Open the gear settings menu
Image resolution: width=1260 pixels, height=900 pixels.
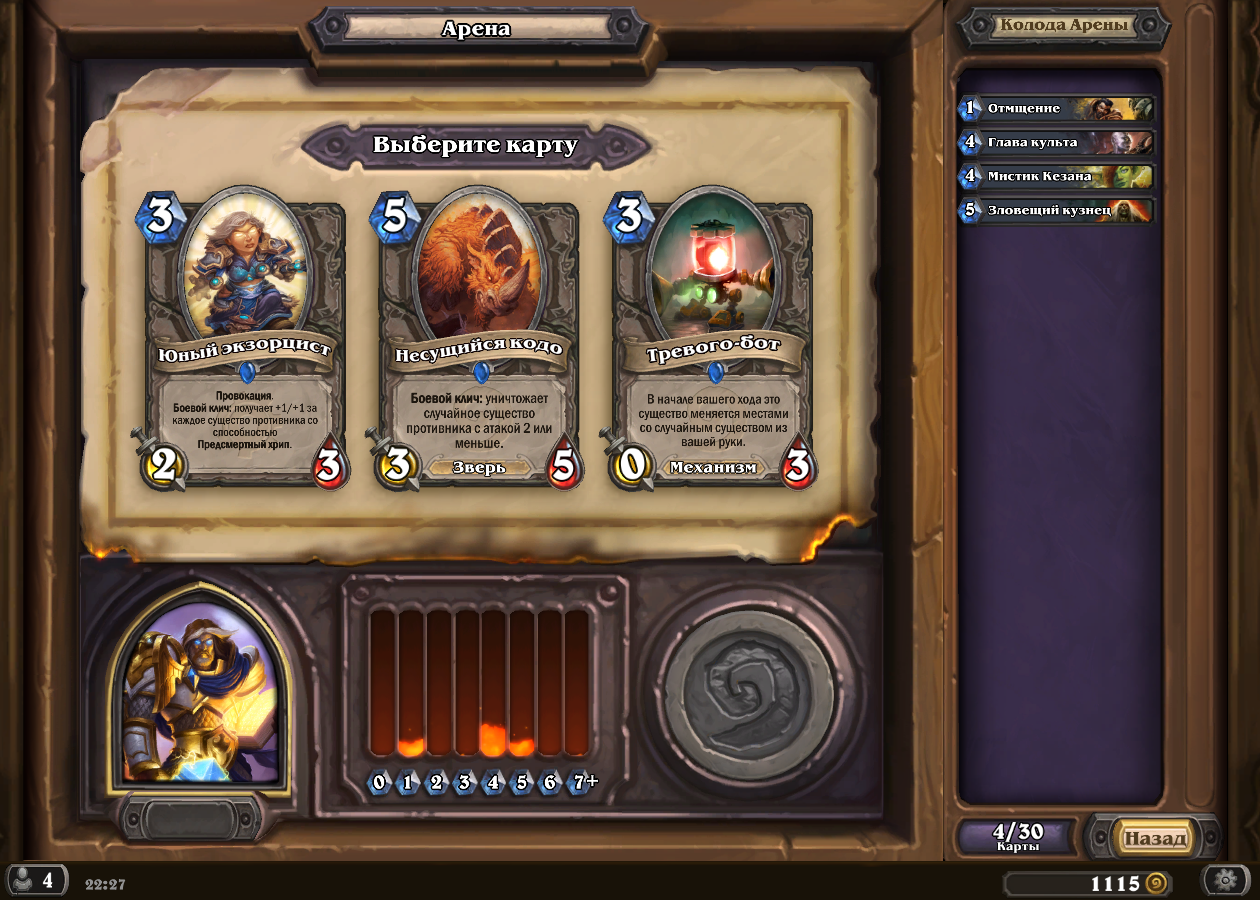1225,880
